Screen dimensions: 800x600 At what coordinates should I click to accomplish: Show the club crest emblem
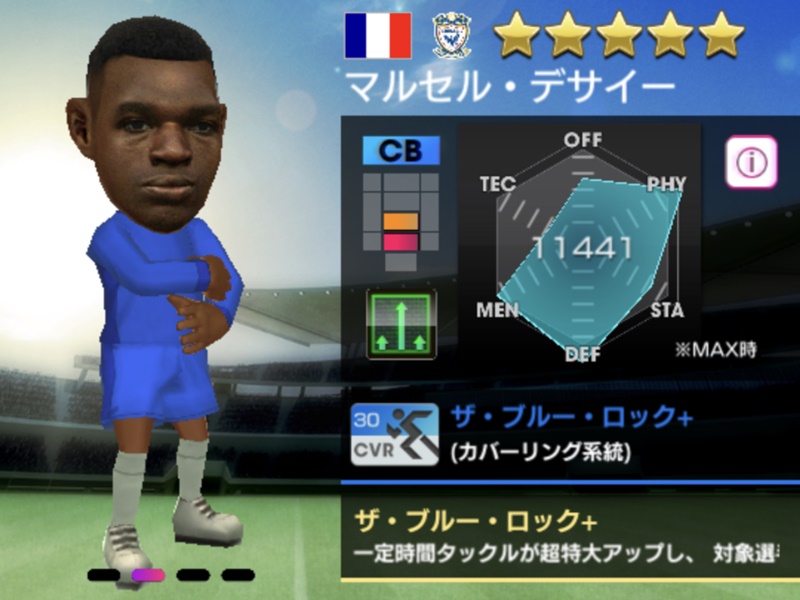[x=452, y=37]
